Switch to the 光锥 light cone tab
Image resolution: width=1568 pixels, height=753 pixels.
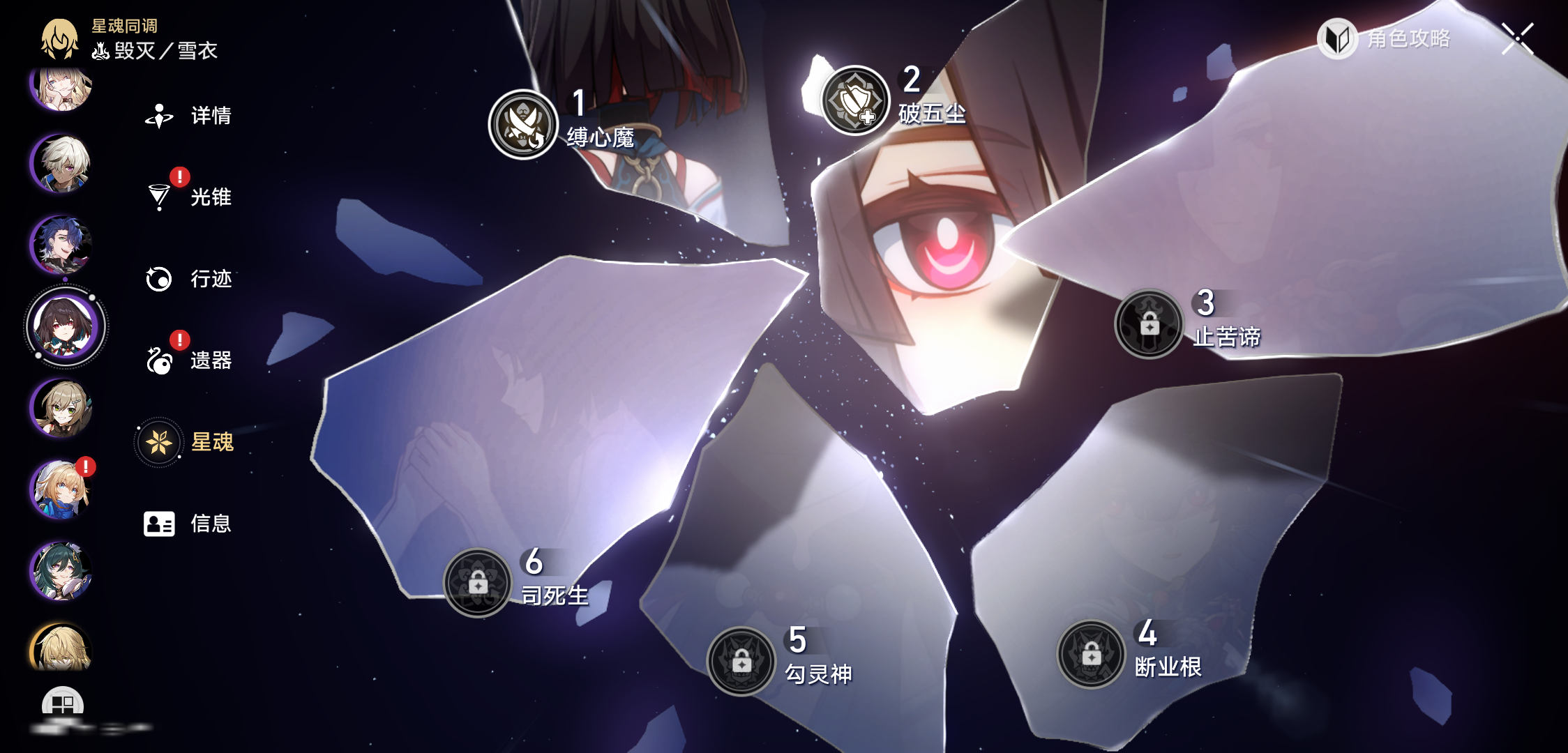(x=188, y=197)
